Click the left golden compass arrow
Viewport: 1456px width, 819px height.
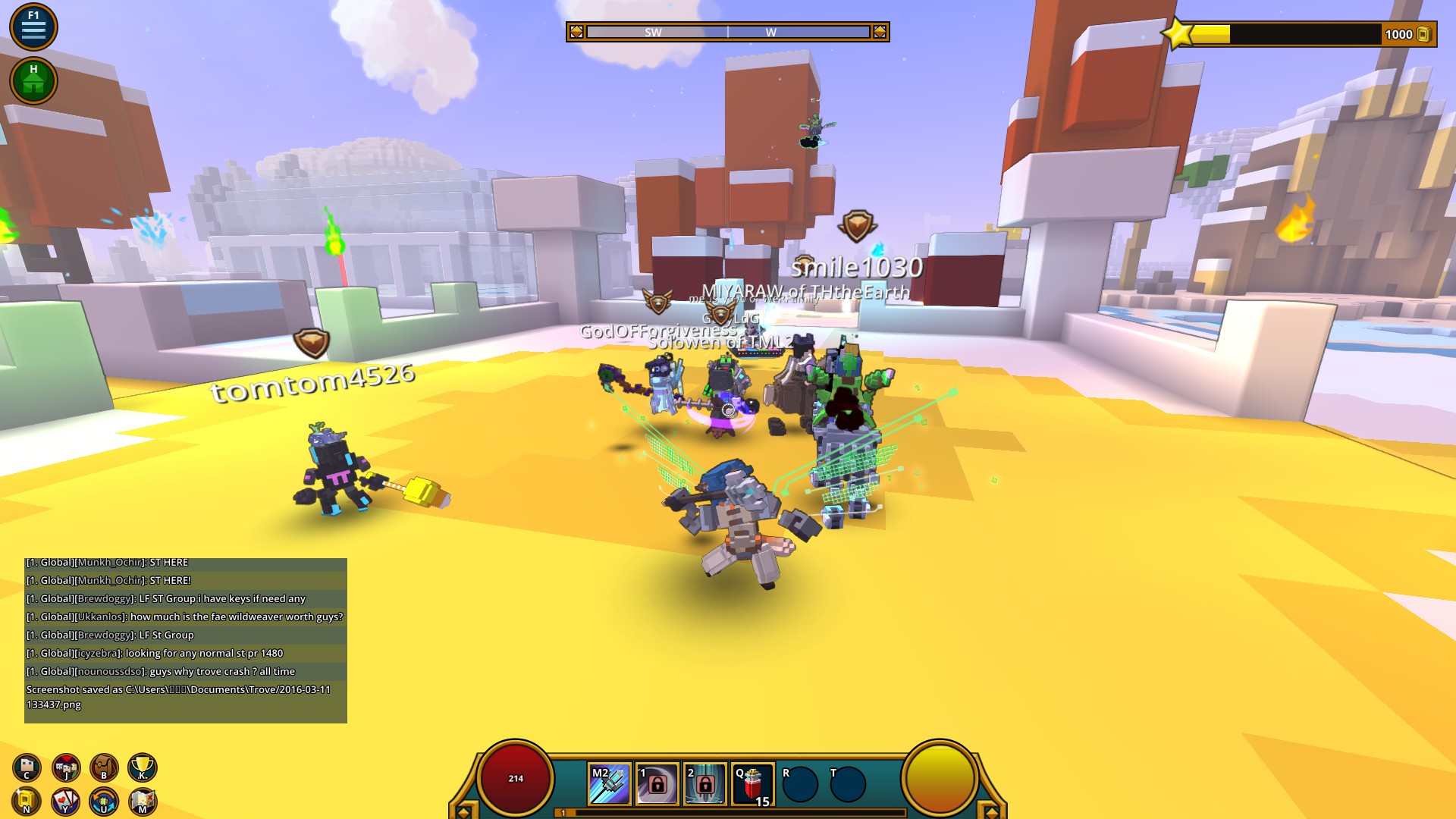point(576,32)
